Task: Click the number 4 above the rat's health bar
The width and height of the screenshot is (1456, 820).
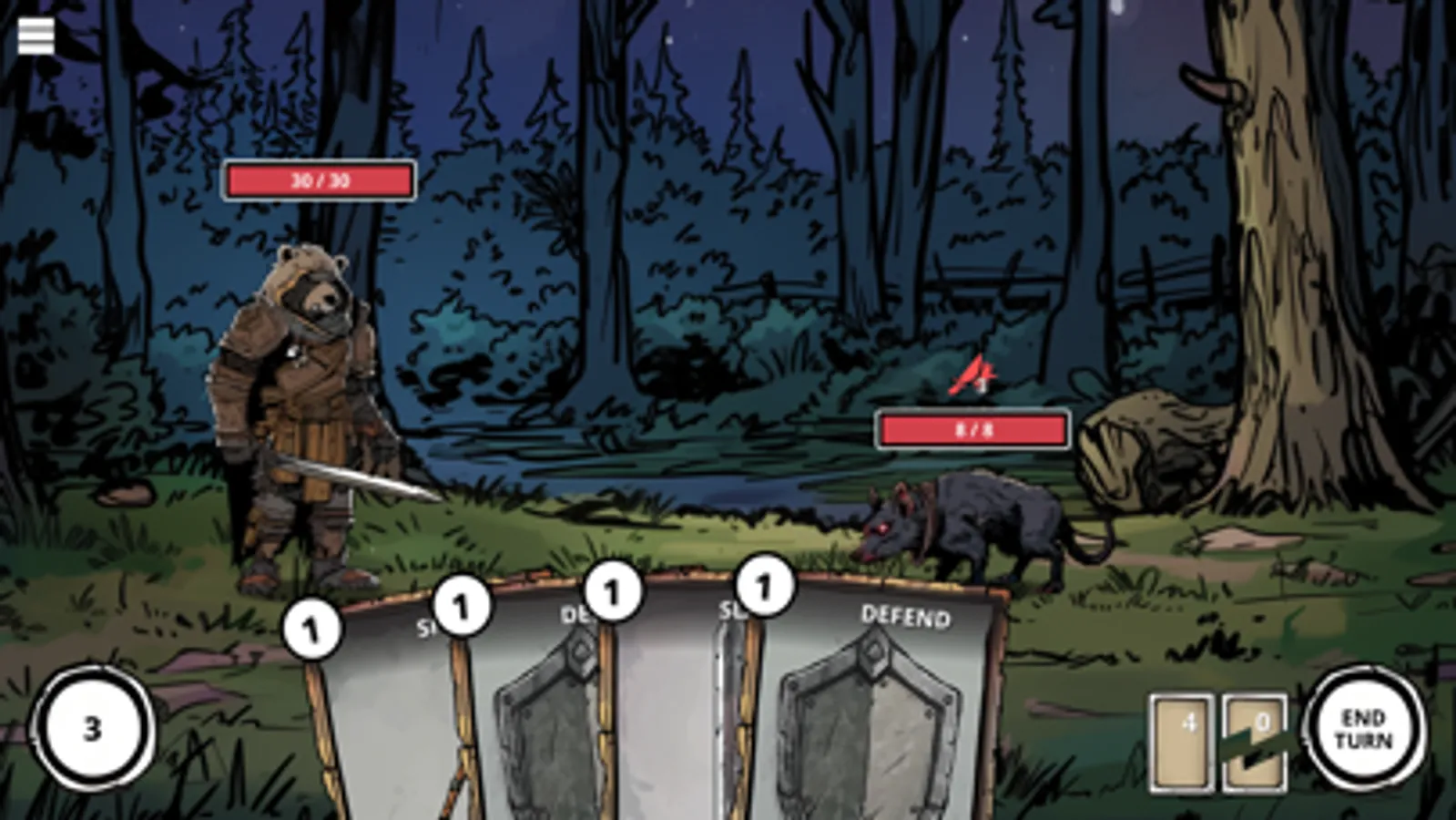Action: [x=980, y=386]
